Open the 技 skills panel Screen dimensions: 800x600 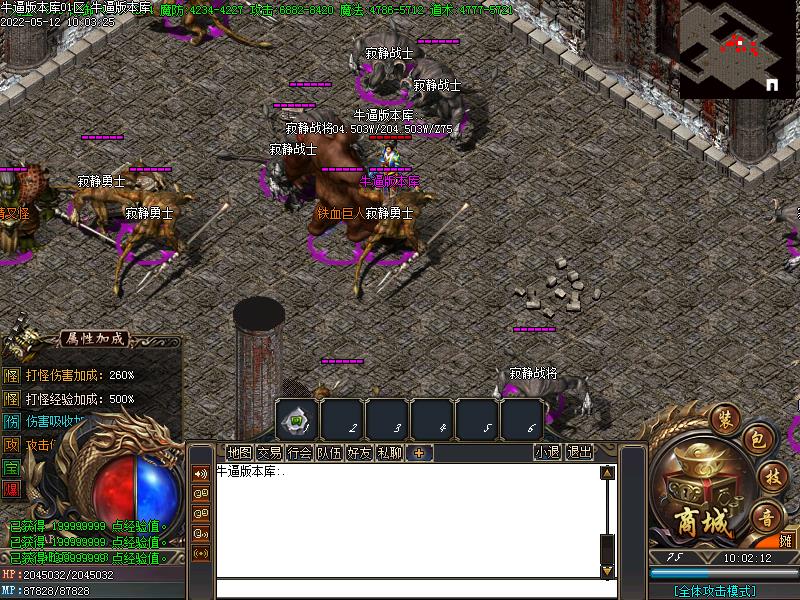(x=769, y=476)
